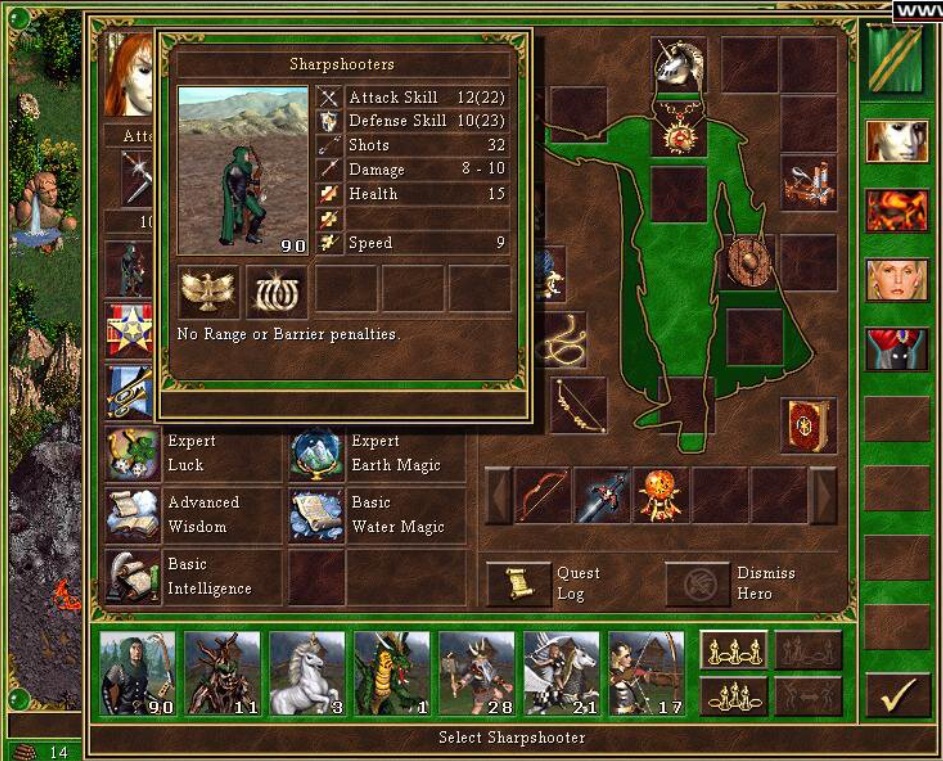Viewport: 943px width, 761px height.
Task: Select the green dragon army stack
Action: point(392,672)
